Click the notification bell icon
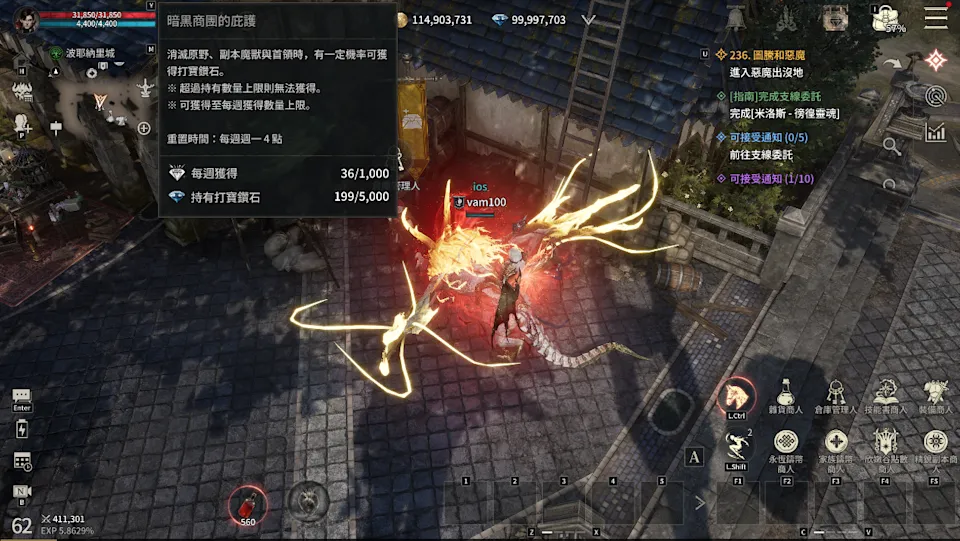The width and height of the screenshot is (960, 541). click(x=736, y=19)
